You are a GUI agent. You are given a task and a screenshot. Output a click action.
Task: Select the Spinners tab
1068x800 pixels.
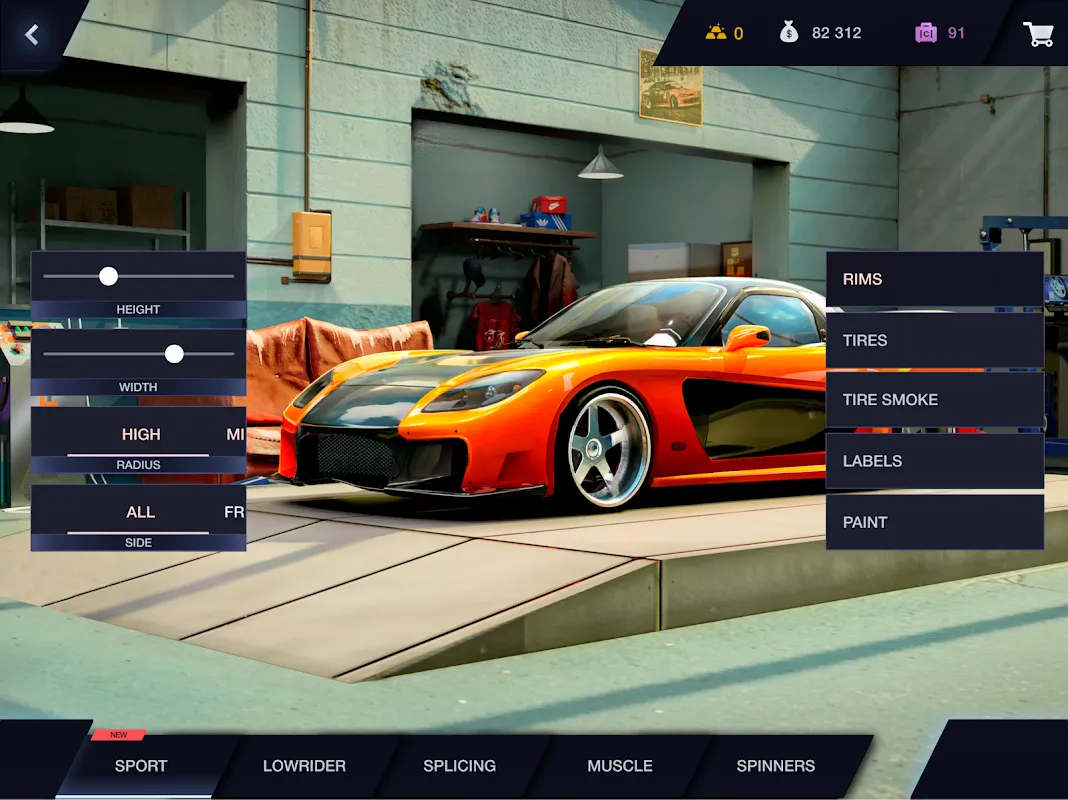[x=775, y=766]
